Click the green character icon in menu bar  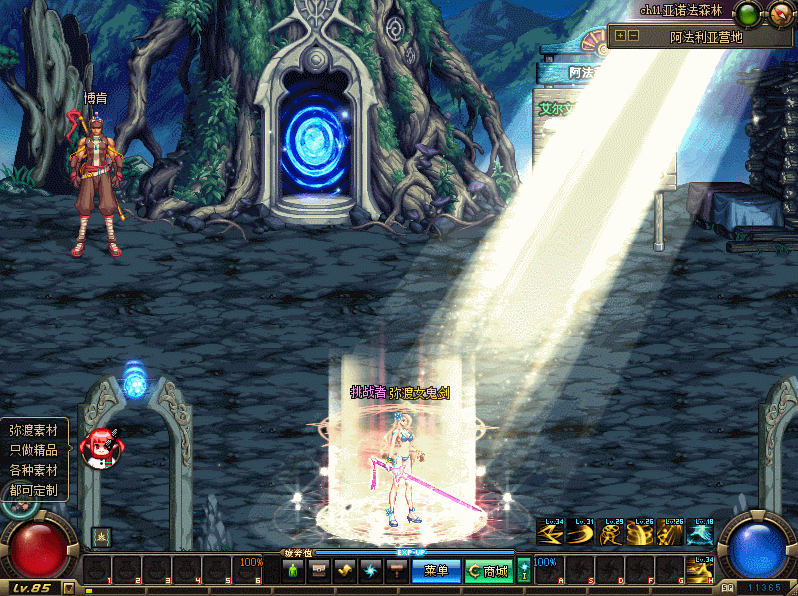pos(293,571)
